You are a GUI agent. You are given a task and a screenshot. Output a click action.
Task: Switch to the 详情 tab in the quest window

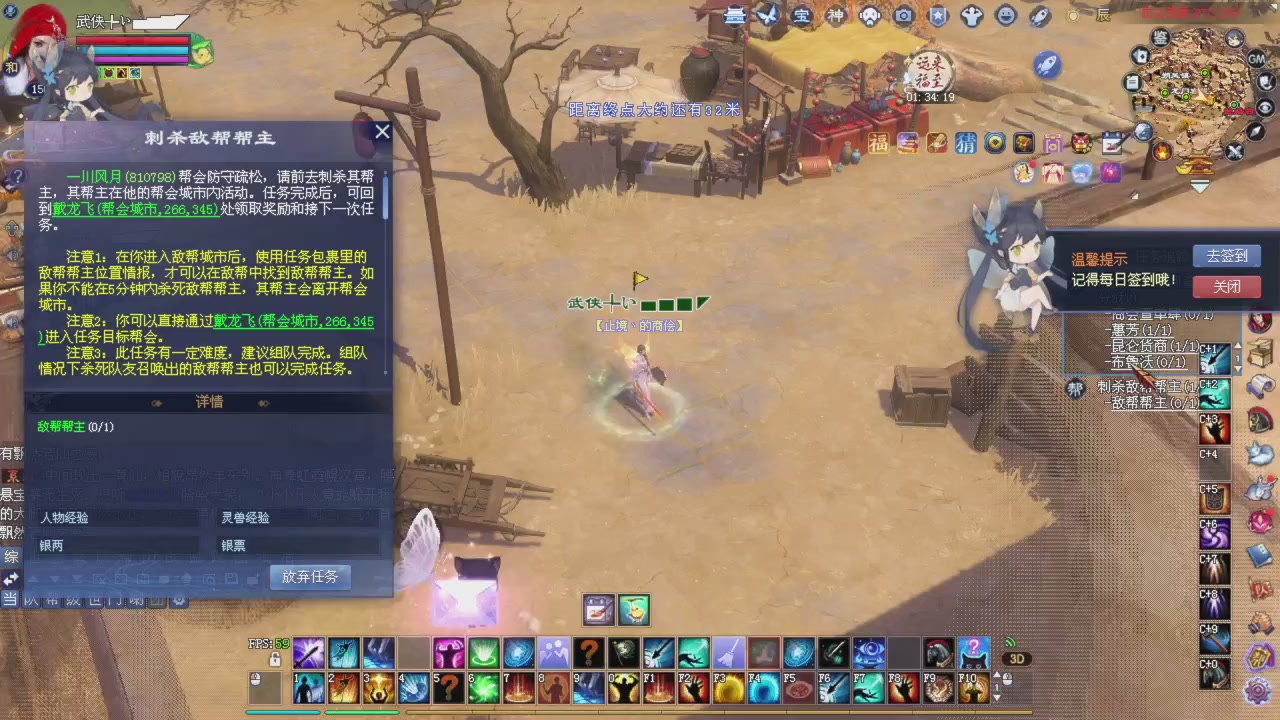[208, 401]
